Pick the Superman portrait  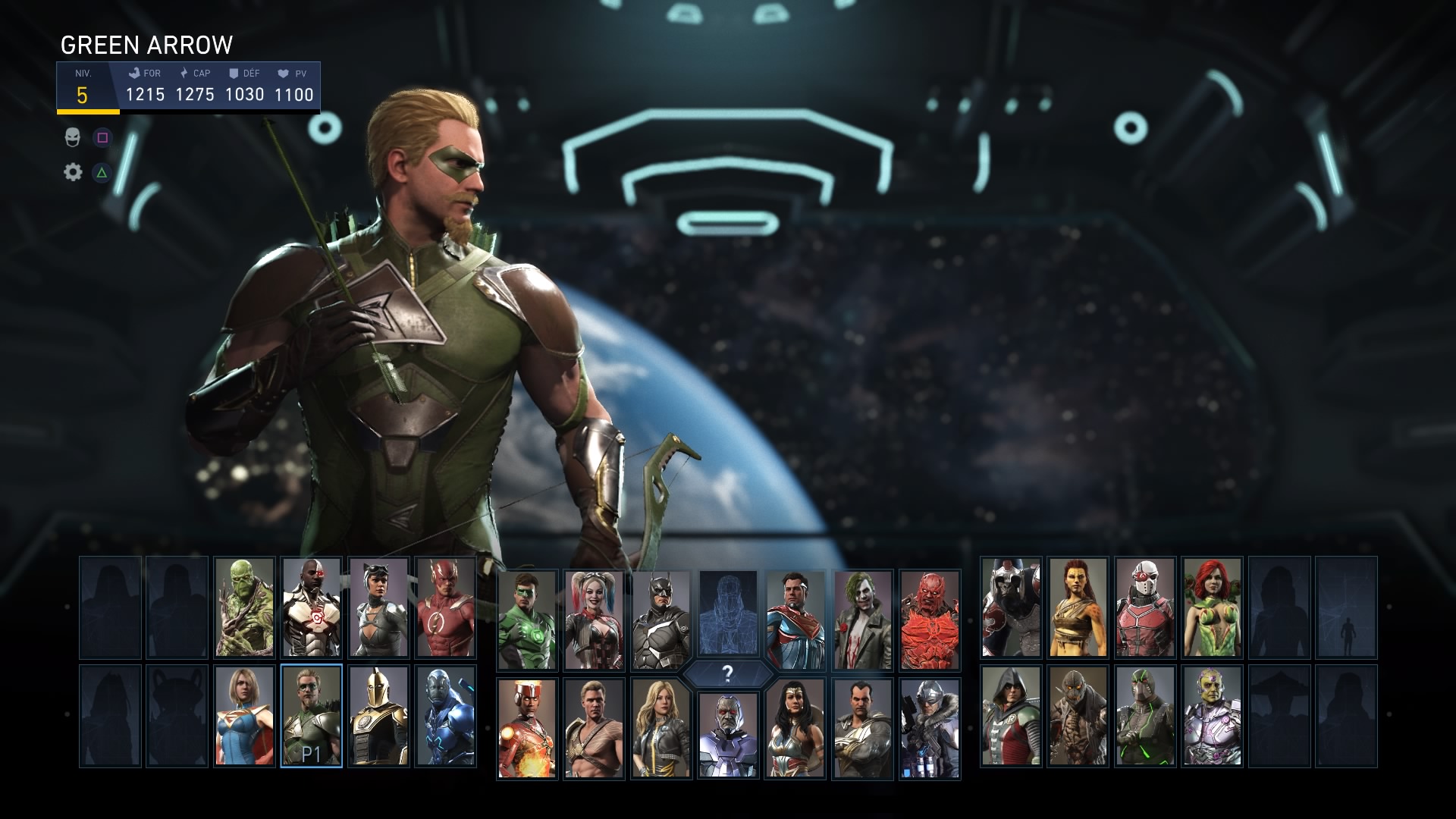tap(795, 620)
